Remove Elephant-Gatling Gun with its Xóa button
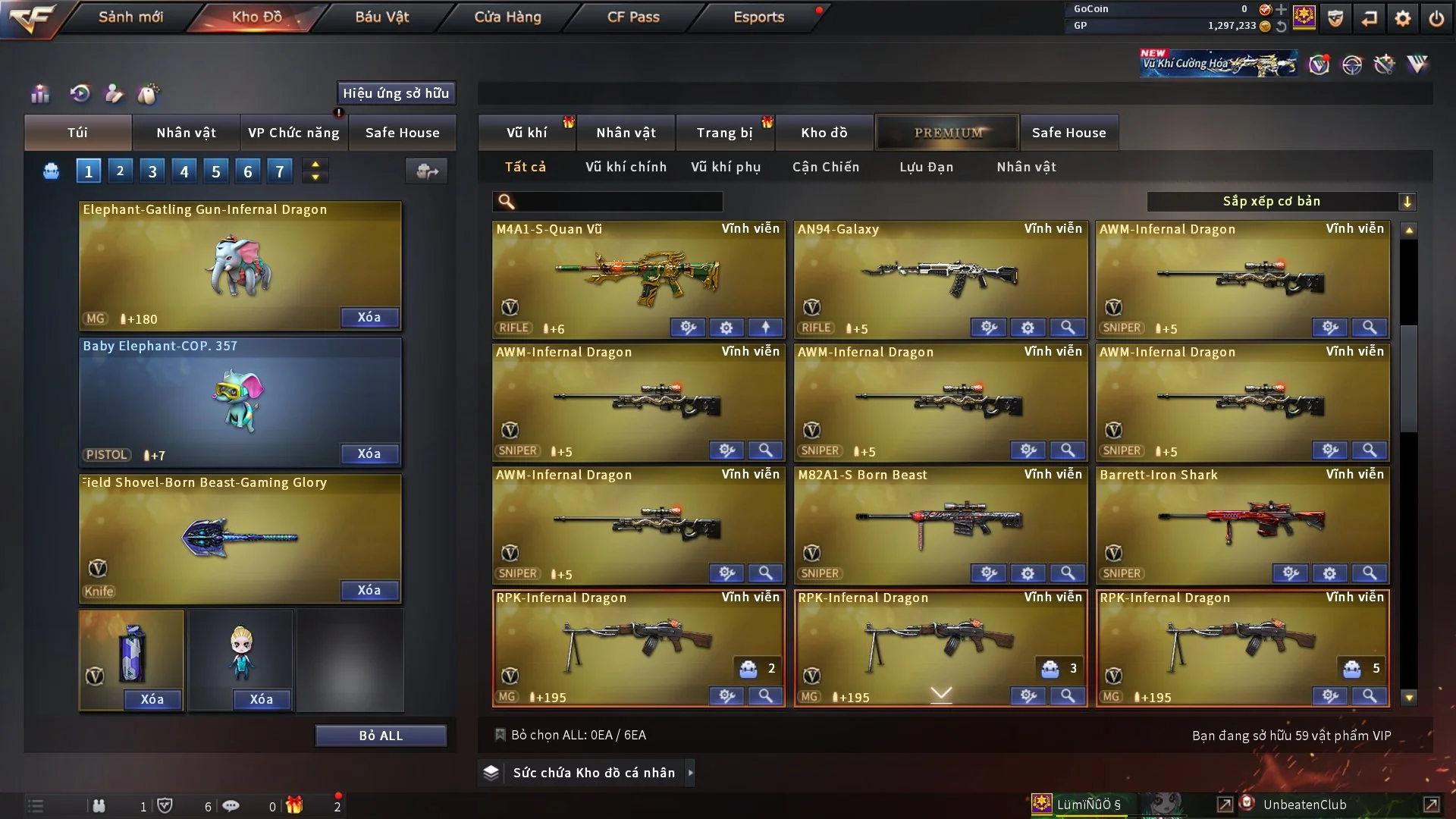 coord(369,317)
